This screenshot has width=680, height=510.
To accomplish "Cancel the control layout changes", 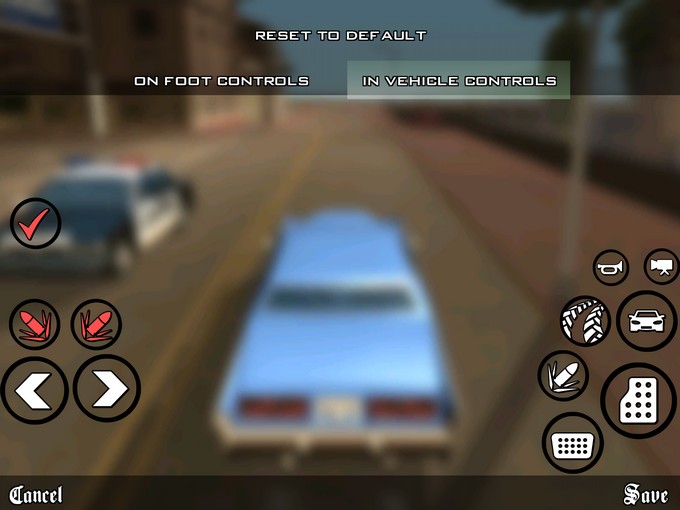I will (x=36, y=495).
